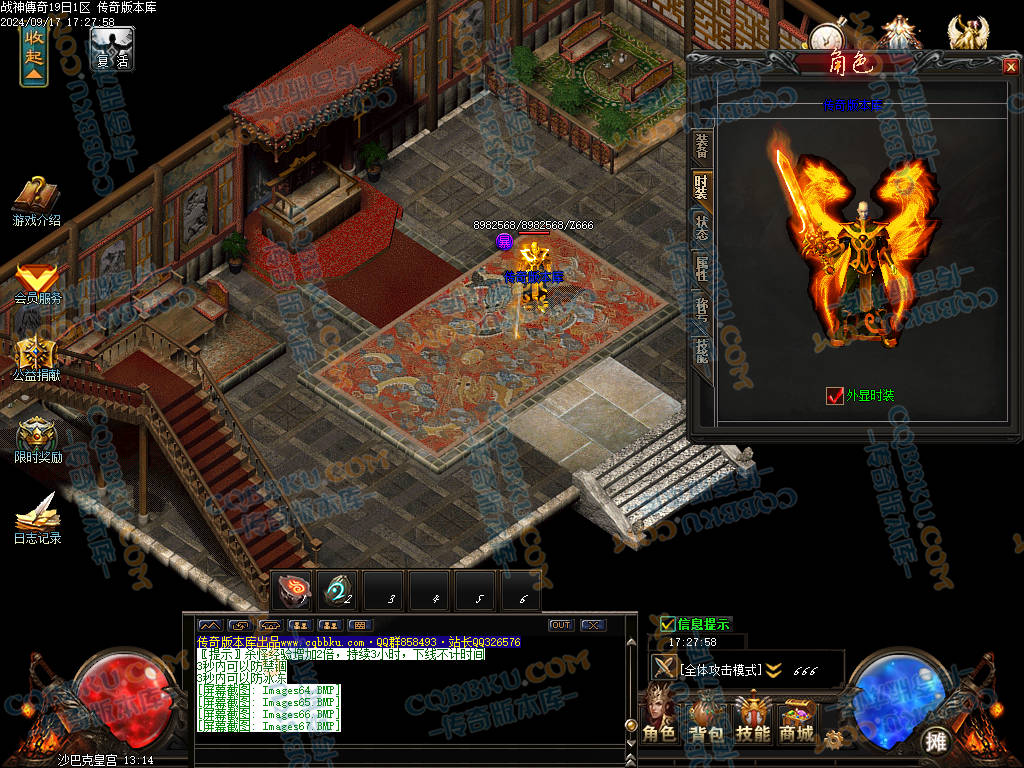This screenshot has height=768, width=1024.
Task: Open 会员服务 member services
Action: coord(37,282)
